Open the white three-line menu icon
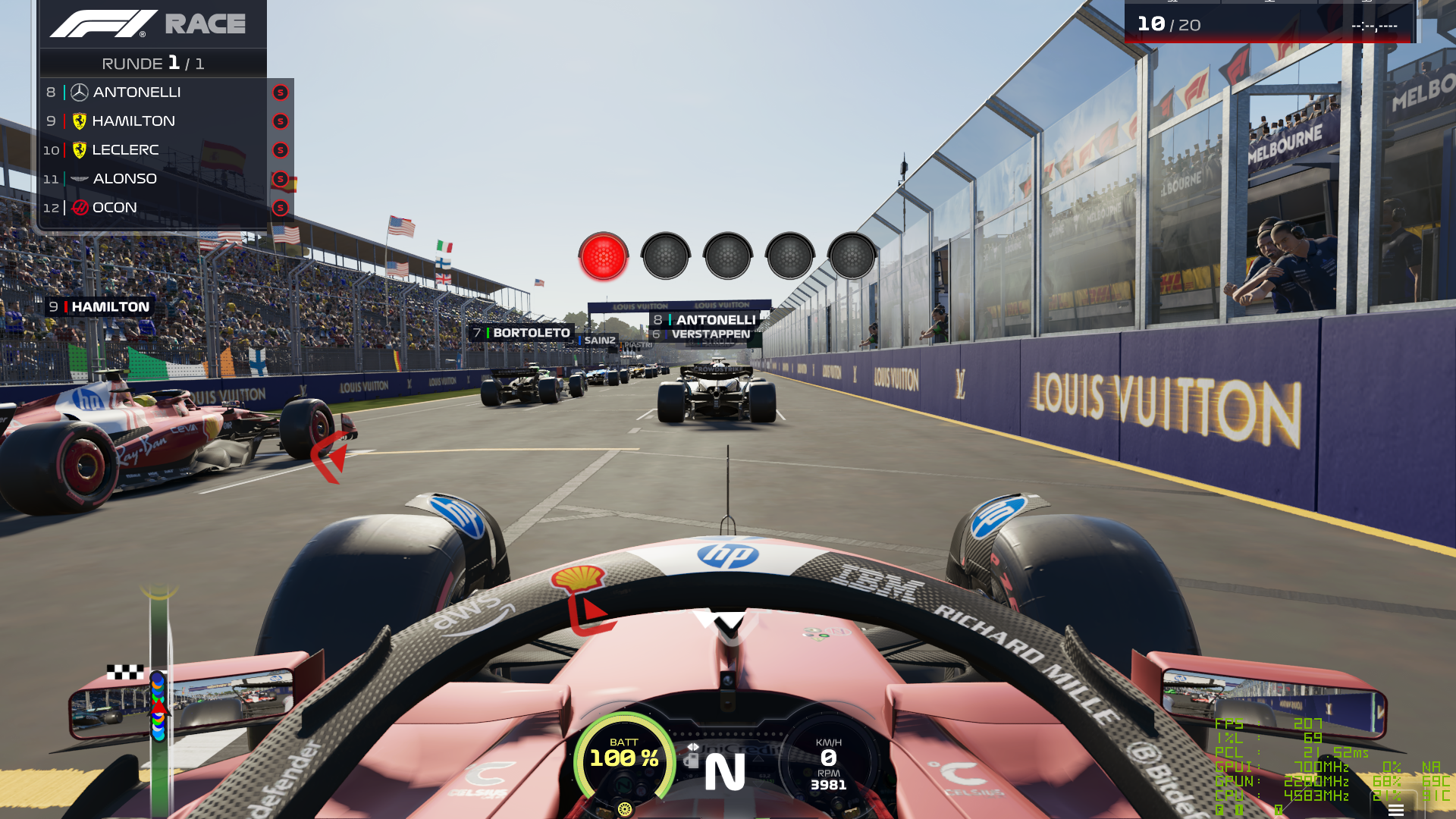Image resolution: width=1456 pixels, height=819 pixels. pyautogui.click(x=1395, y=811)
